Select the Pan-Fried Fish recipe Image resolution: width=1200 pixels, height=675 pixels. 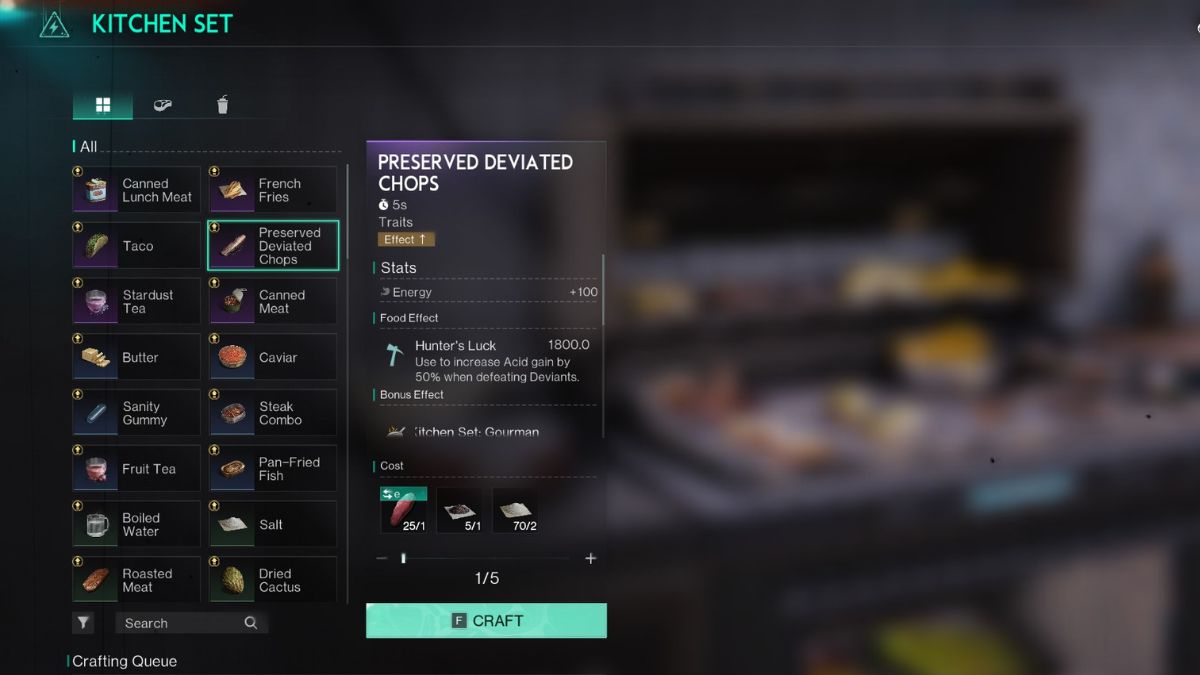click(x=273, y=469)
